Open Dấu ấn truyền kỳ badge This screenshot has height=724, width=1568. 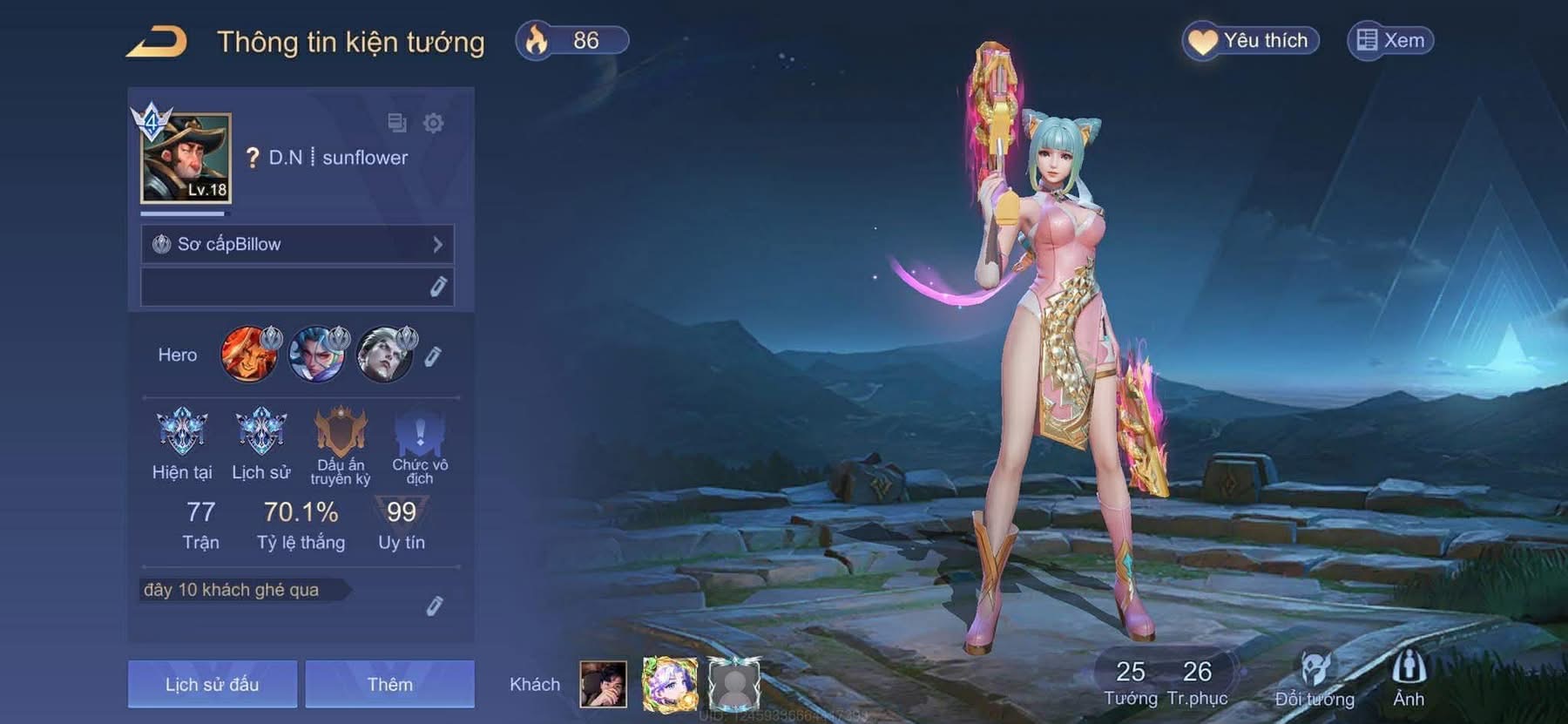[341, 433]
